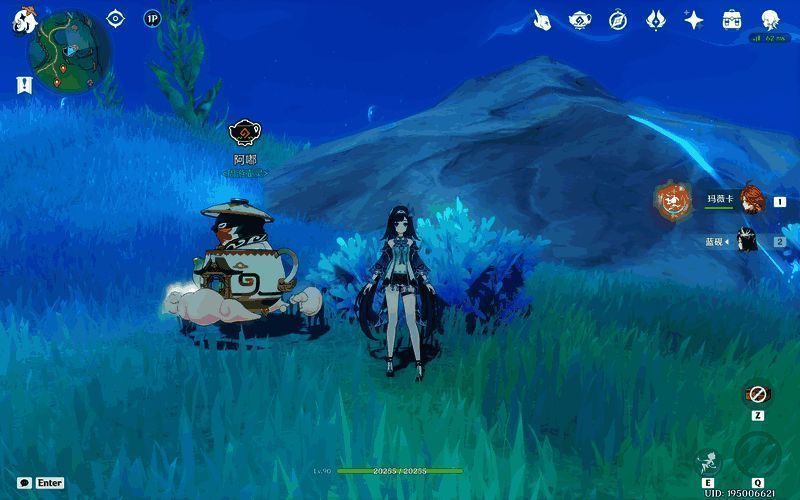Open the adventurer compass icon
The height and width of the screenshot is (500, 800).
coord(618,20)
